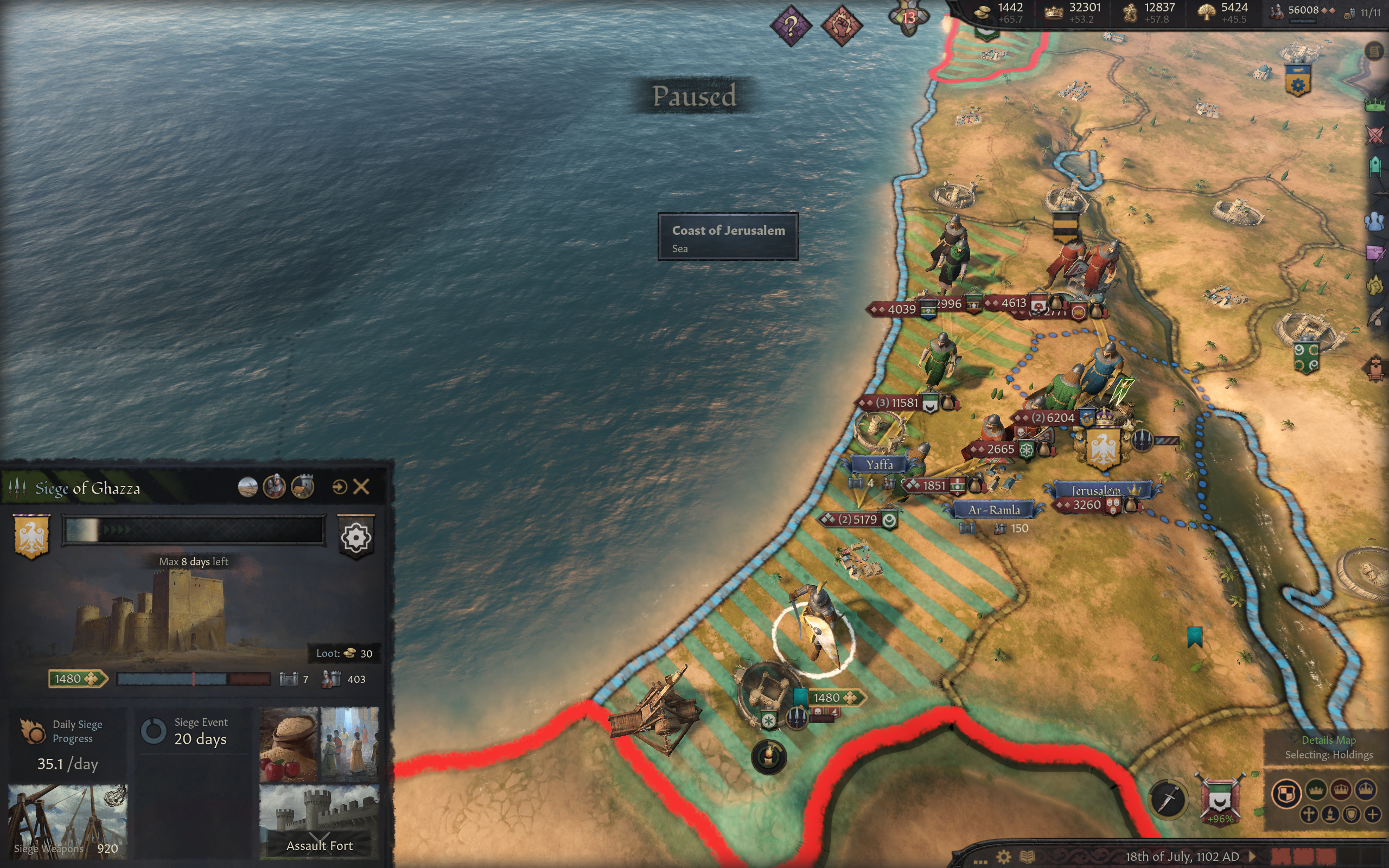Select the attacker's eagle banner

pos(31,535)
